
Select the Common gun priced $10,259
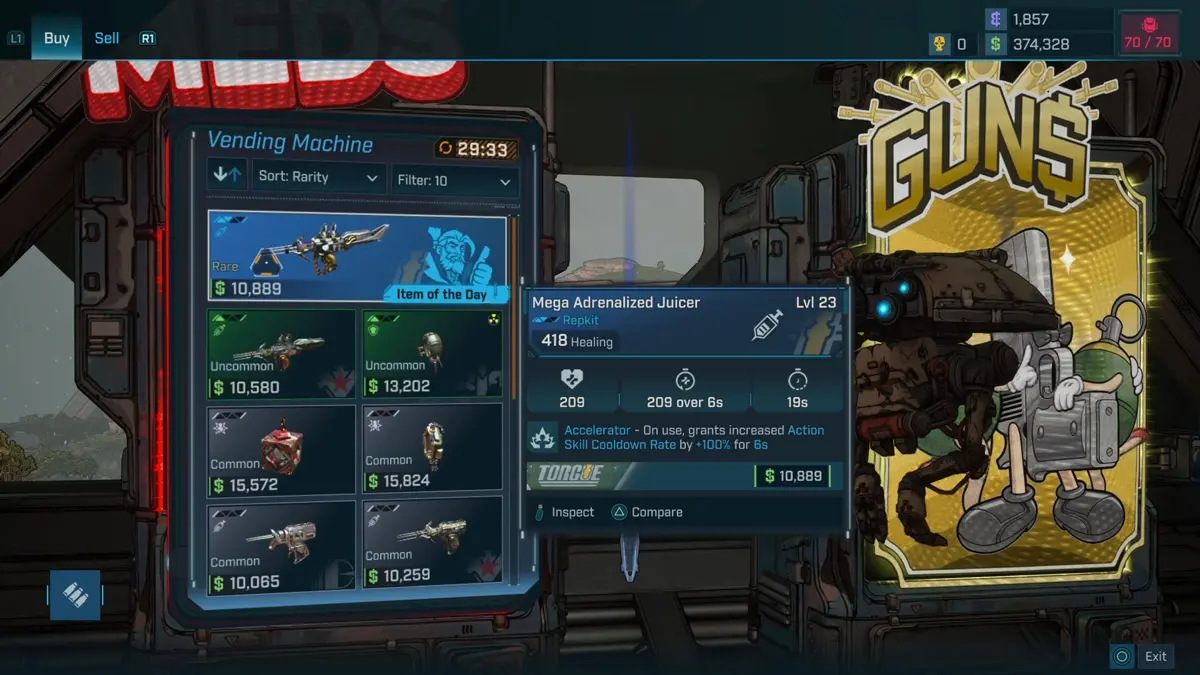pos(432,545)
